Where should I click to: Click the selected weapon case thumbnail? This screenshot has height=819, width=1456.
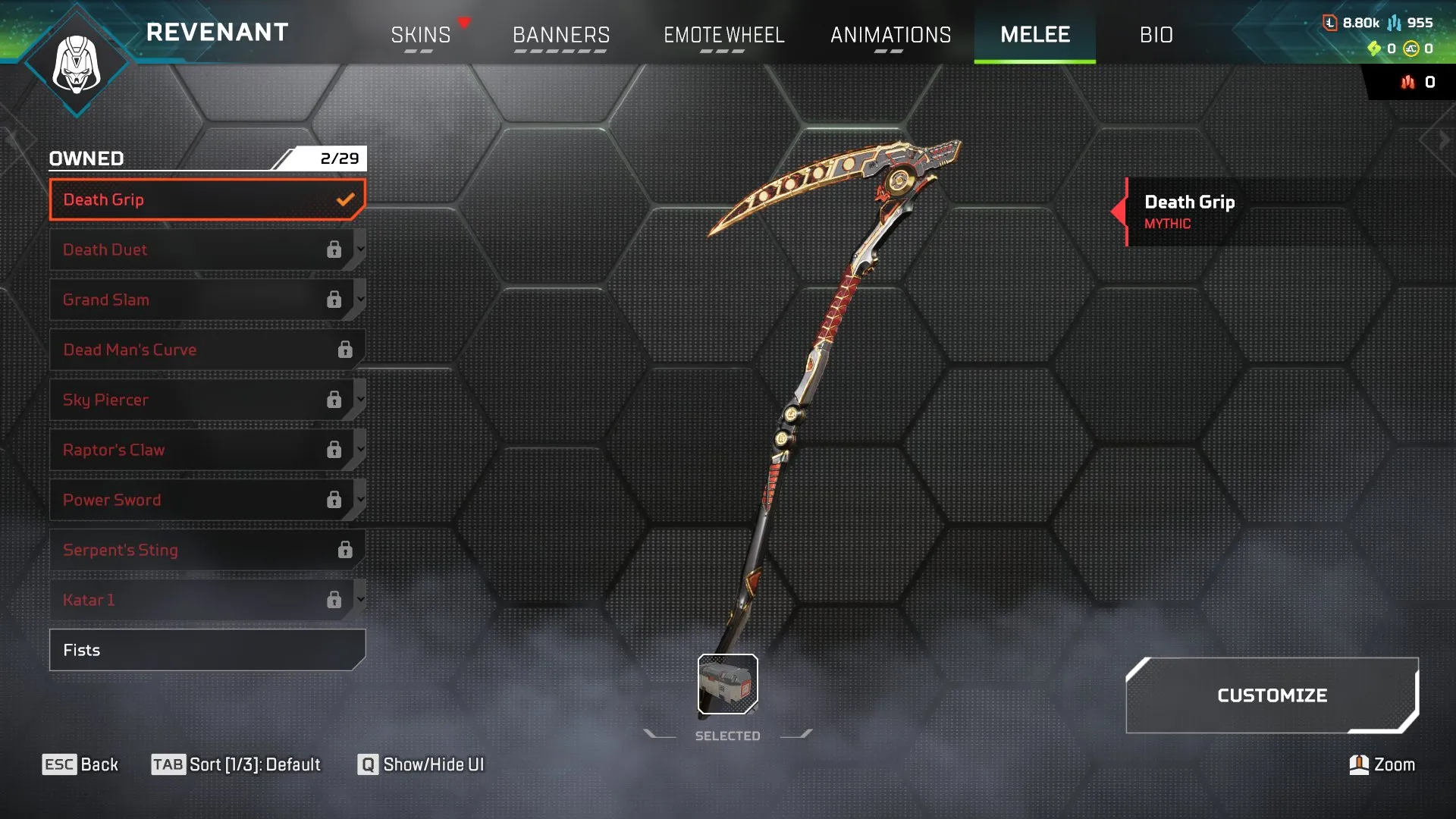pos(726,683)
